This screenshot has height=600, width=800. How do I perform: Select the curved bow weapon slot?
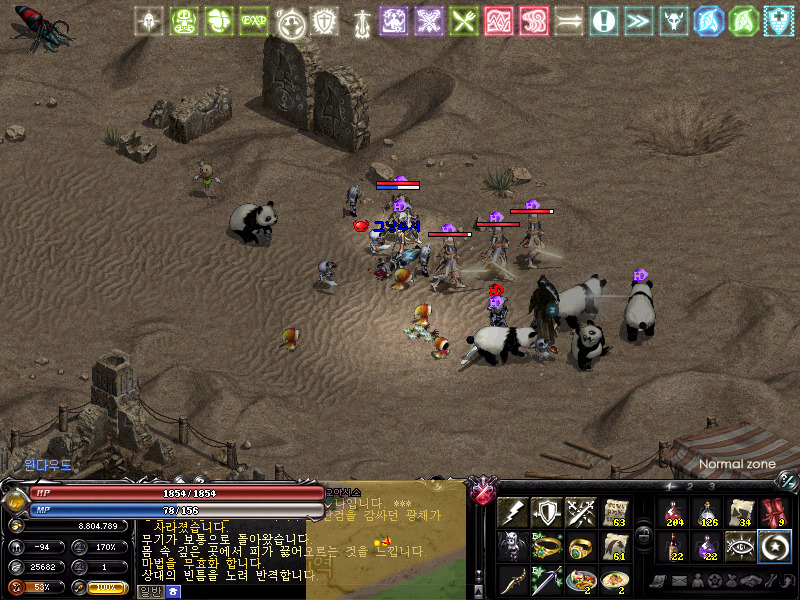513,581
